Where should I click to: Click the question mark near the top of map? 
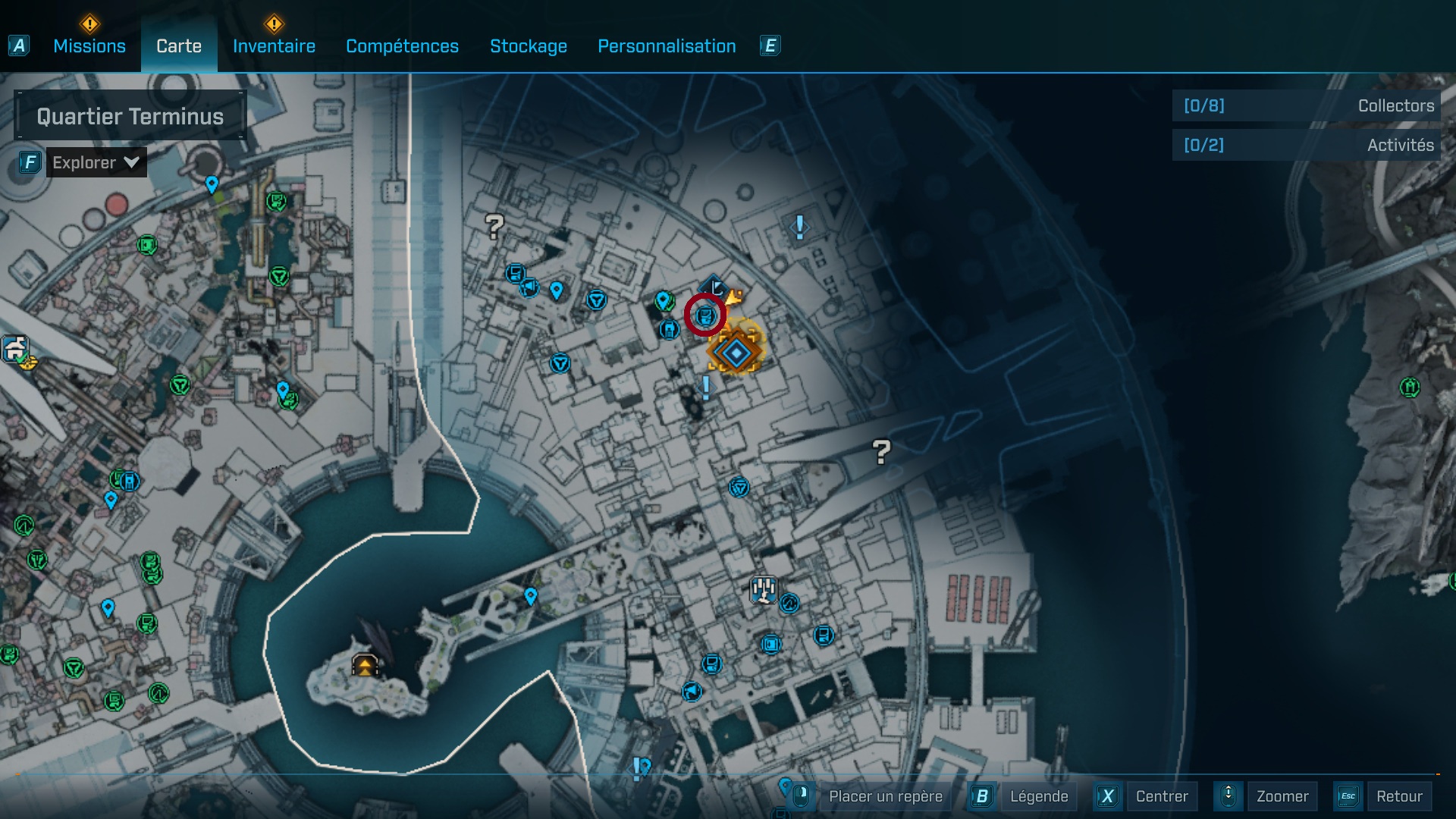pyautogui.click(x=494, y=225)
